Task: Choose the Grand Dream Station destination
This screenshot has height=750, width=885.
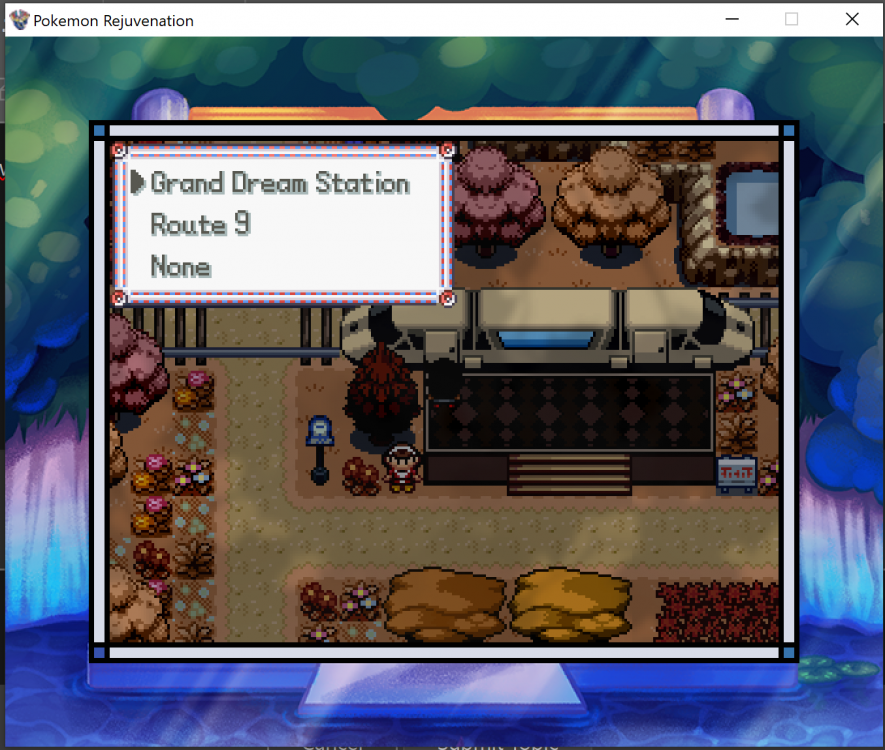Action: click(x=280, y=183)
